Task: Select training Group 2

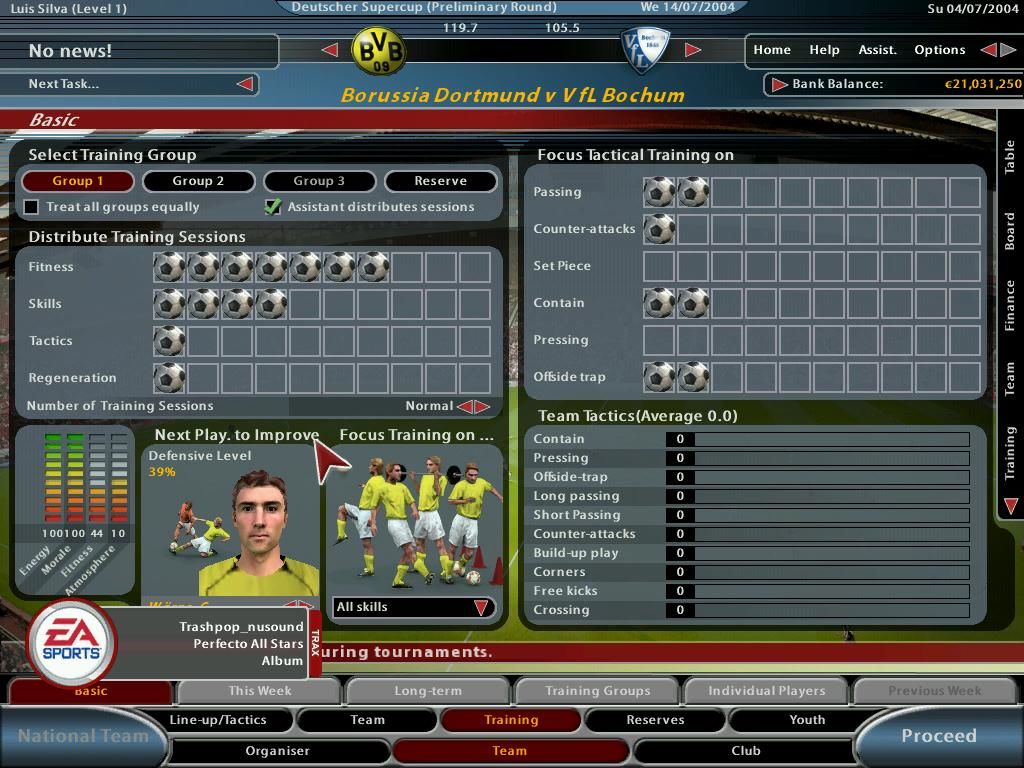Action: click(198, 181)
